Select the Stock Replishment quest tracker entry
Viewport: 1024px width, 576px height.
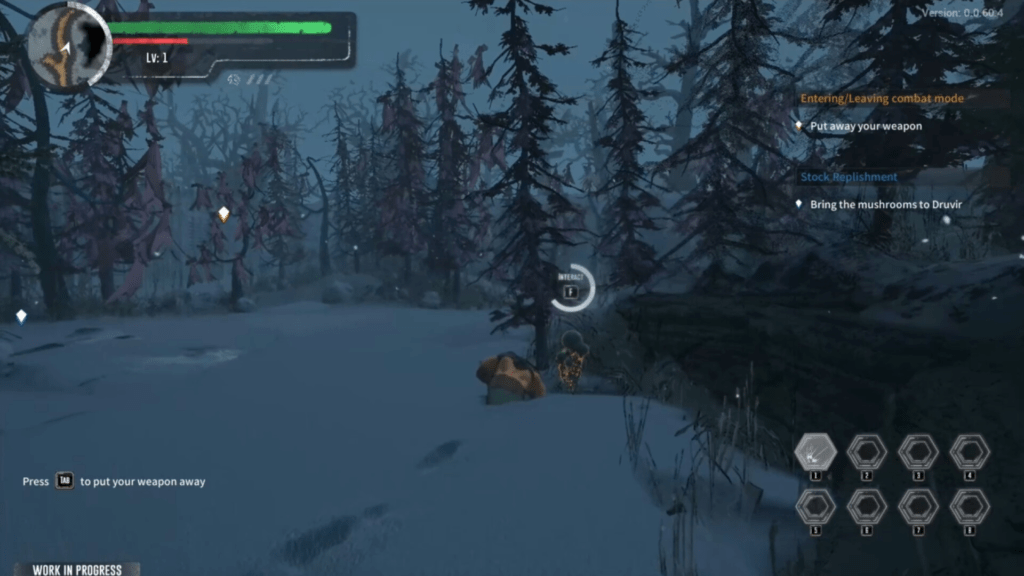pos(848,177)
